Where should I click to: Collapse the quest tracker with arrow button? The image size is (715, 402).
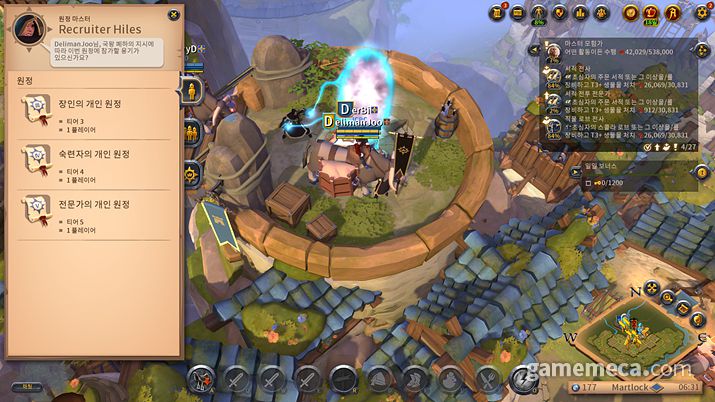coord(538,47)
